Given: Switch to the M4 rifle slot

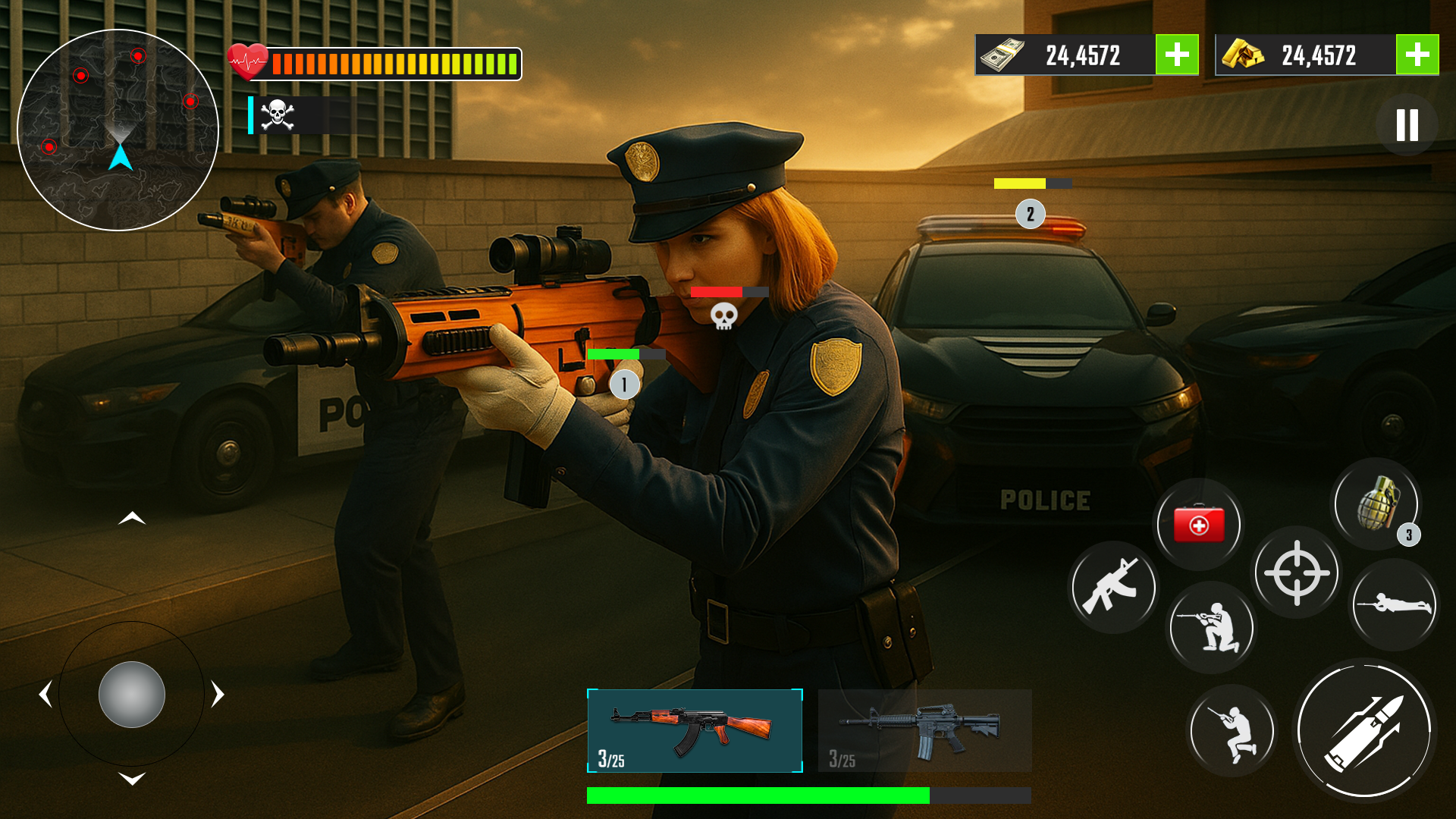Looking at the screenshot, I should coord(924,730).
